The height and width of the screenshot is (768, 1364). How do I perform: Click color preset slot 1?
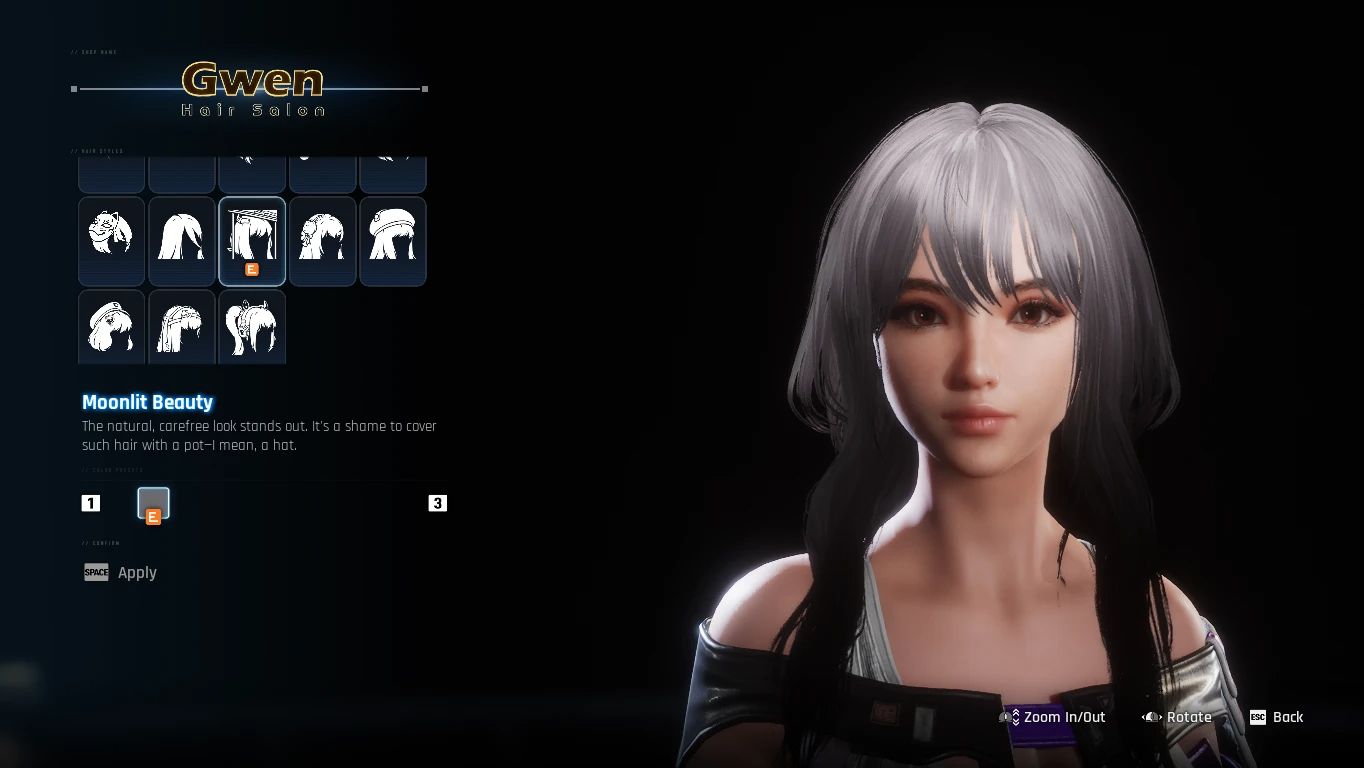pos(91,503)
